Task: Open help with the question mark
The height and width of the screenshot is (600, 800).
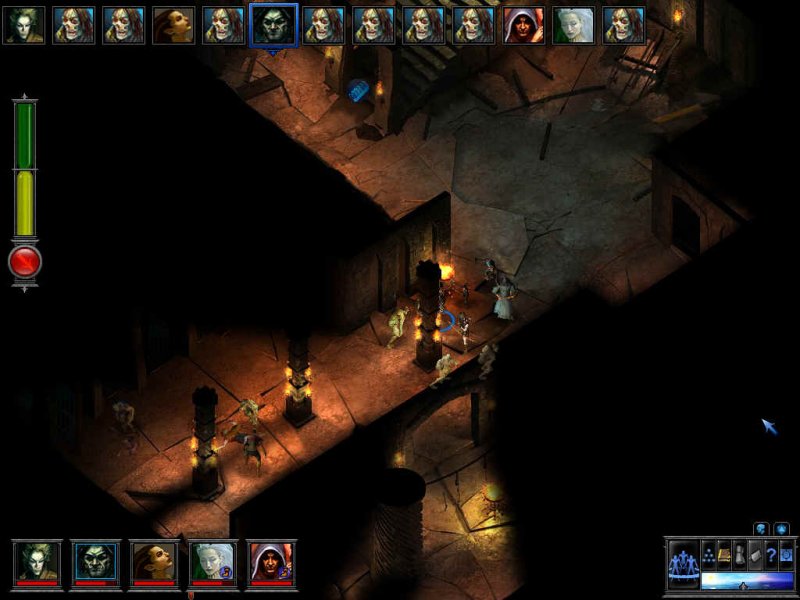Action: [771, 556]
